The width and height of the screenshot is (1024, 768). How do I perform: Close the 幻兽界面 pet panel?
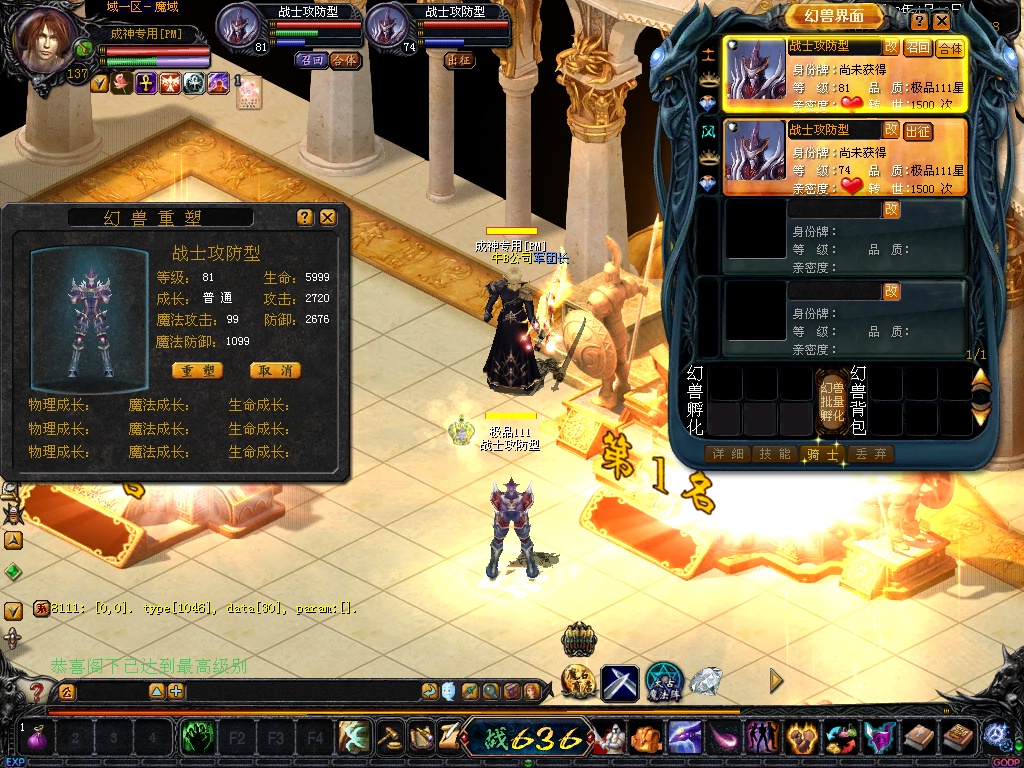tap(942, 20)
